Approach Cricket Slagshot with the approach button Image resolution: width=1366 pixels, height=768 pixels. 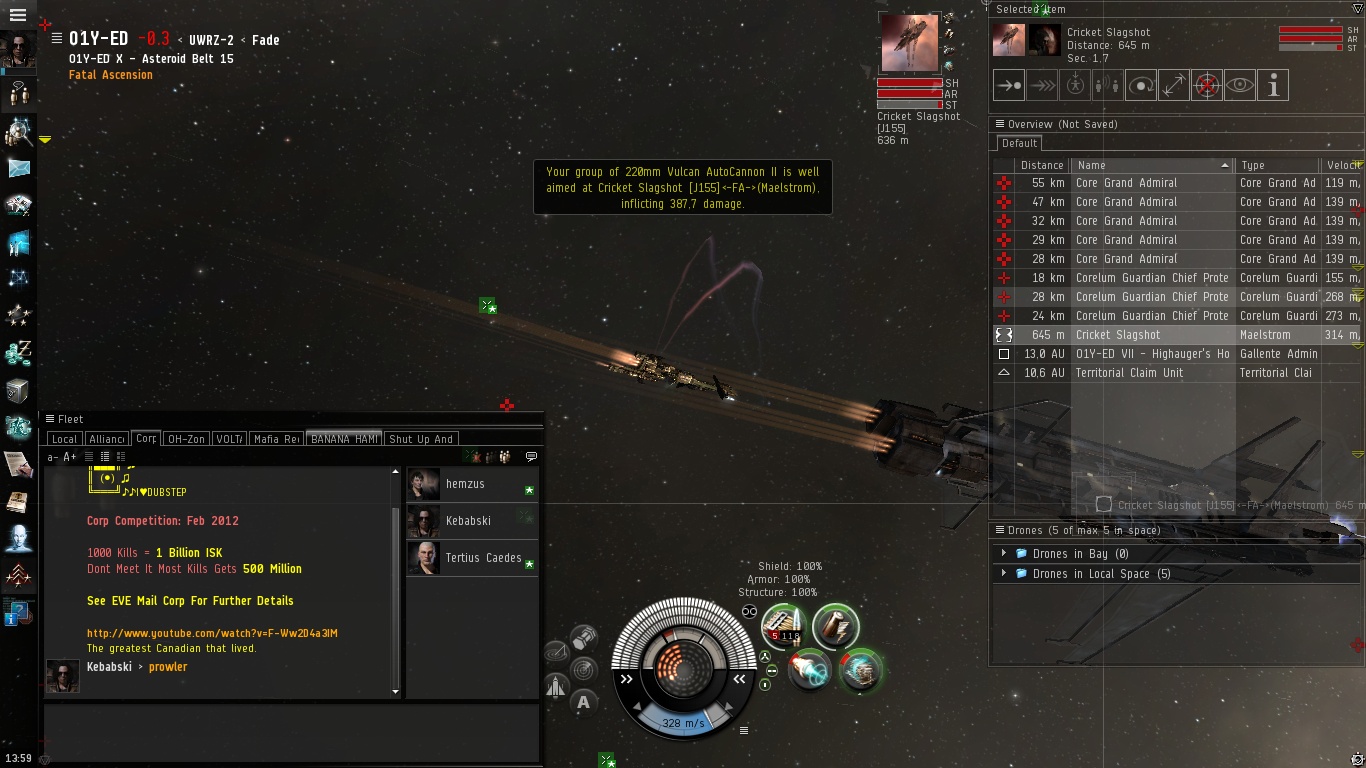coord(1009,86)
